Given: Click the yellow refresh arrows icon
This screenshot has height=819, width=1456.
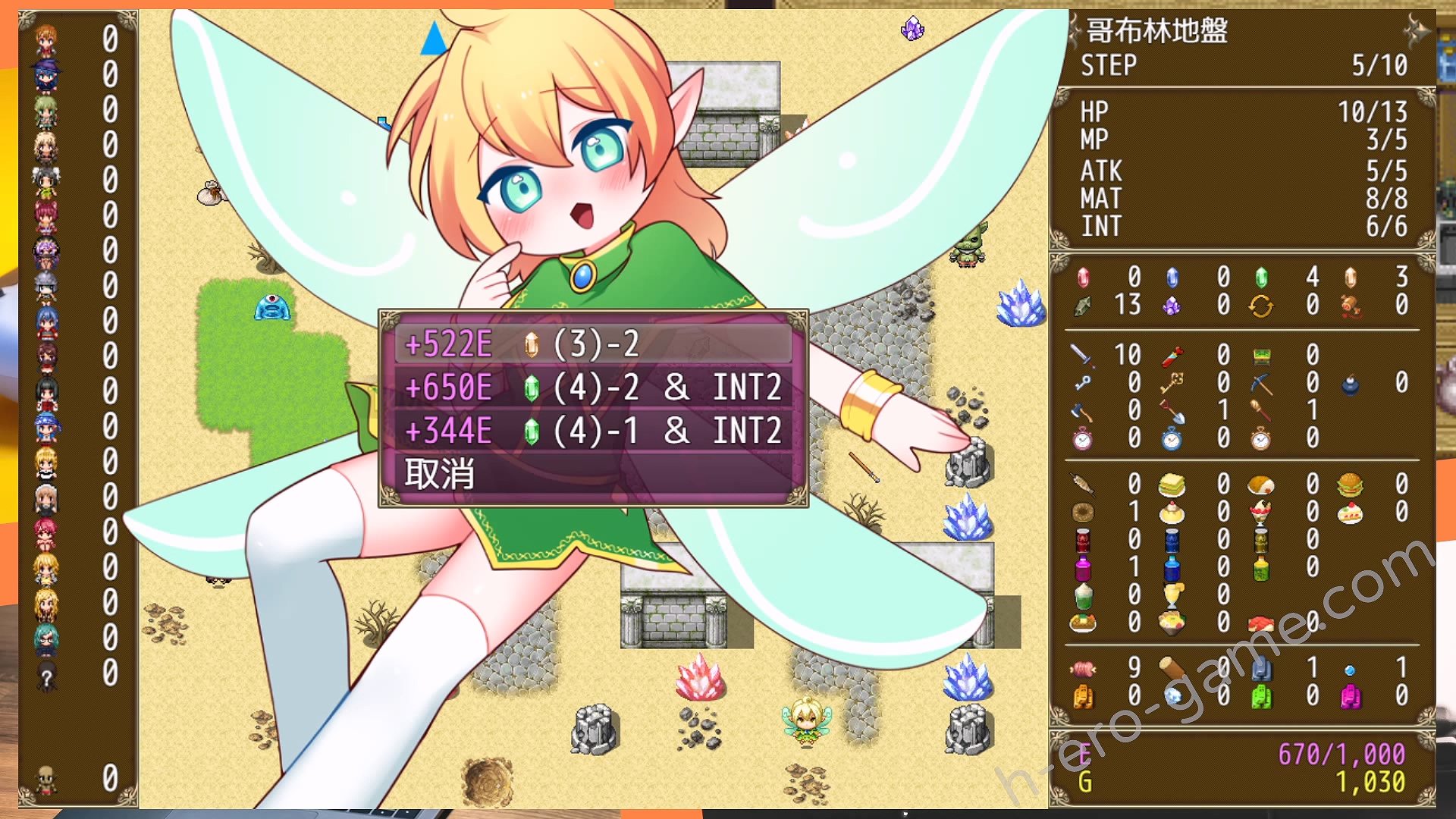Looking at the screenshot, I should 1261,306.
